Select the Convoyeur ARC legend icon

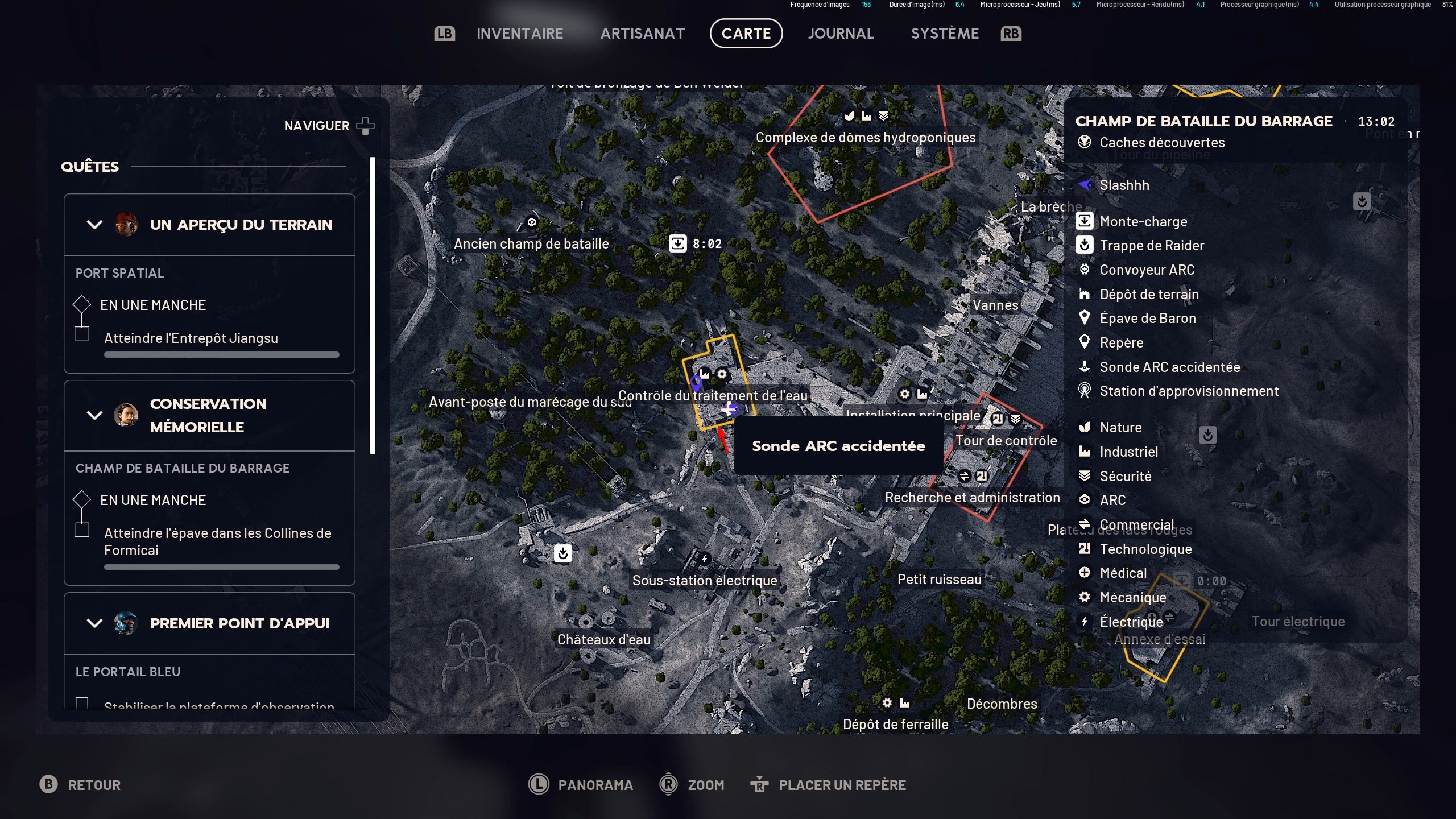(x=1085, y=270)
